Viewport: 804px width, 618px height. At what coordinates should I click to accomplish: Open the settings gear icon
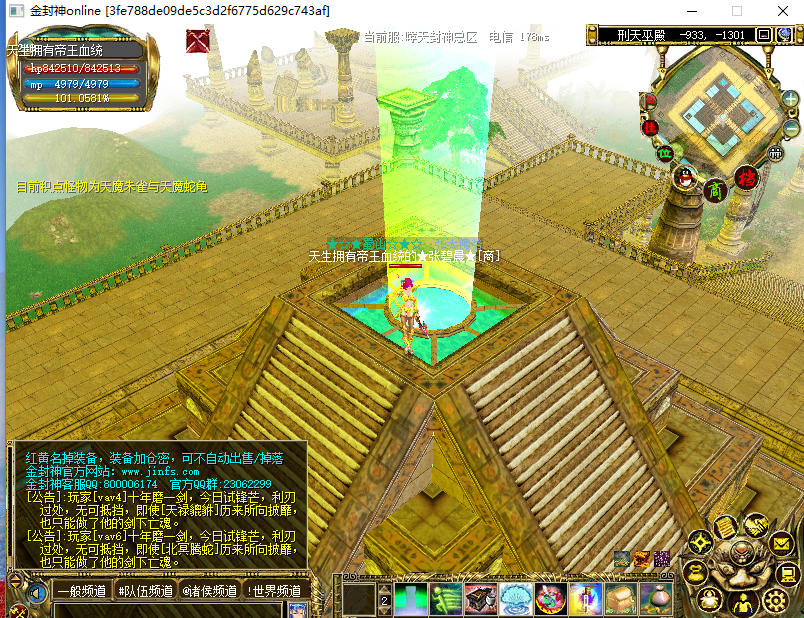[775, 600]
